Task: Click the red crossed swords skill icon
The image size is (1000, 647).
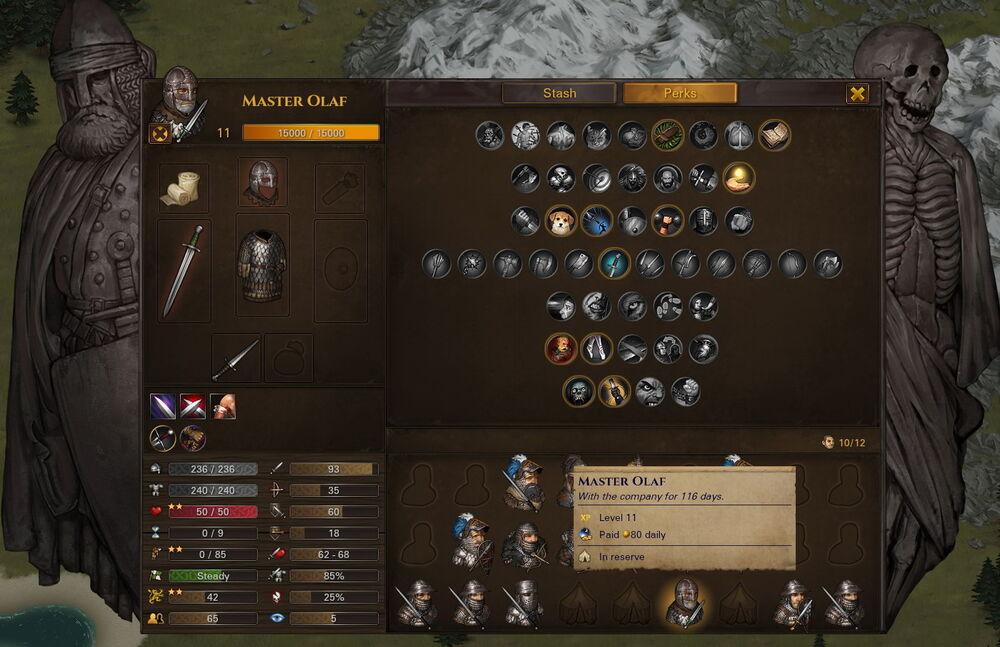Action: point(193,406)
